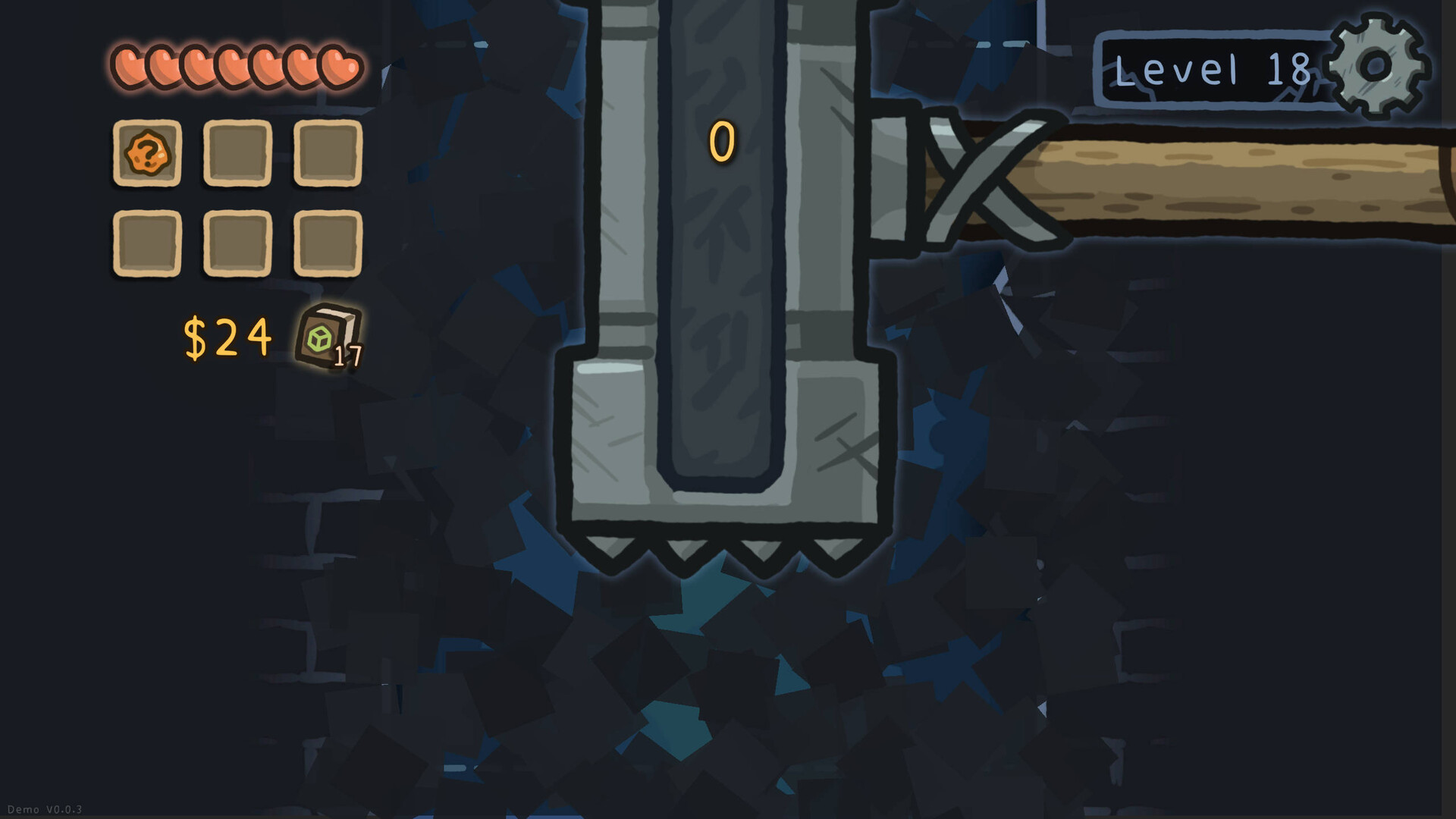Image resolution: width=1456 pixels, height=819 pixels.
Task: Click the 17 count label next to the cube
Action: click(x=348, y=356)
